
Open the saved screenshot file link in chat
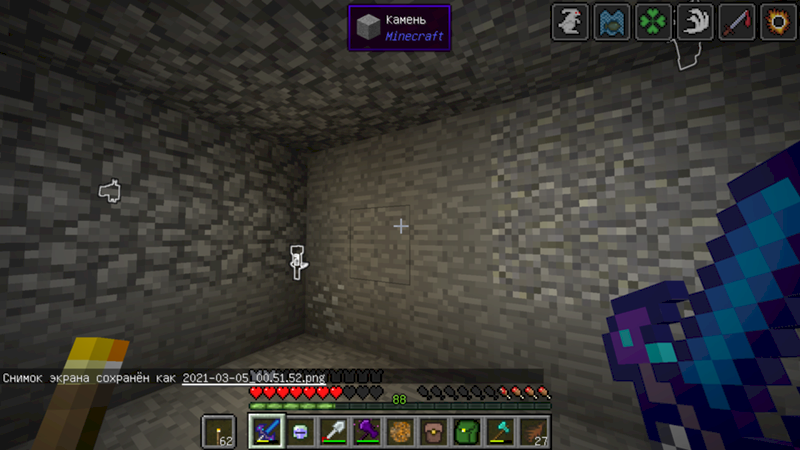tap(254, 378)
